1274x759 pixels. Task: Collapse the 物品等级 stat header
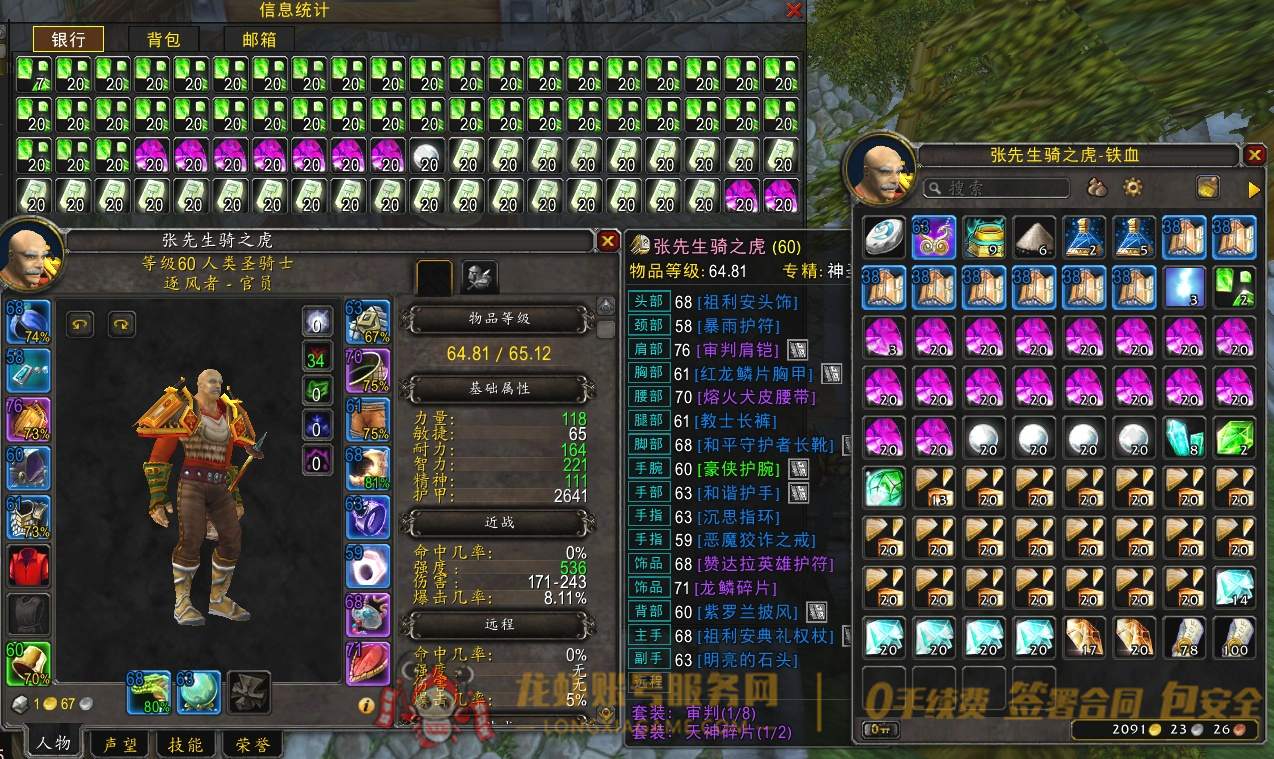coord(499,319)
